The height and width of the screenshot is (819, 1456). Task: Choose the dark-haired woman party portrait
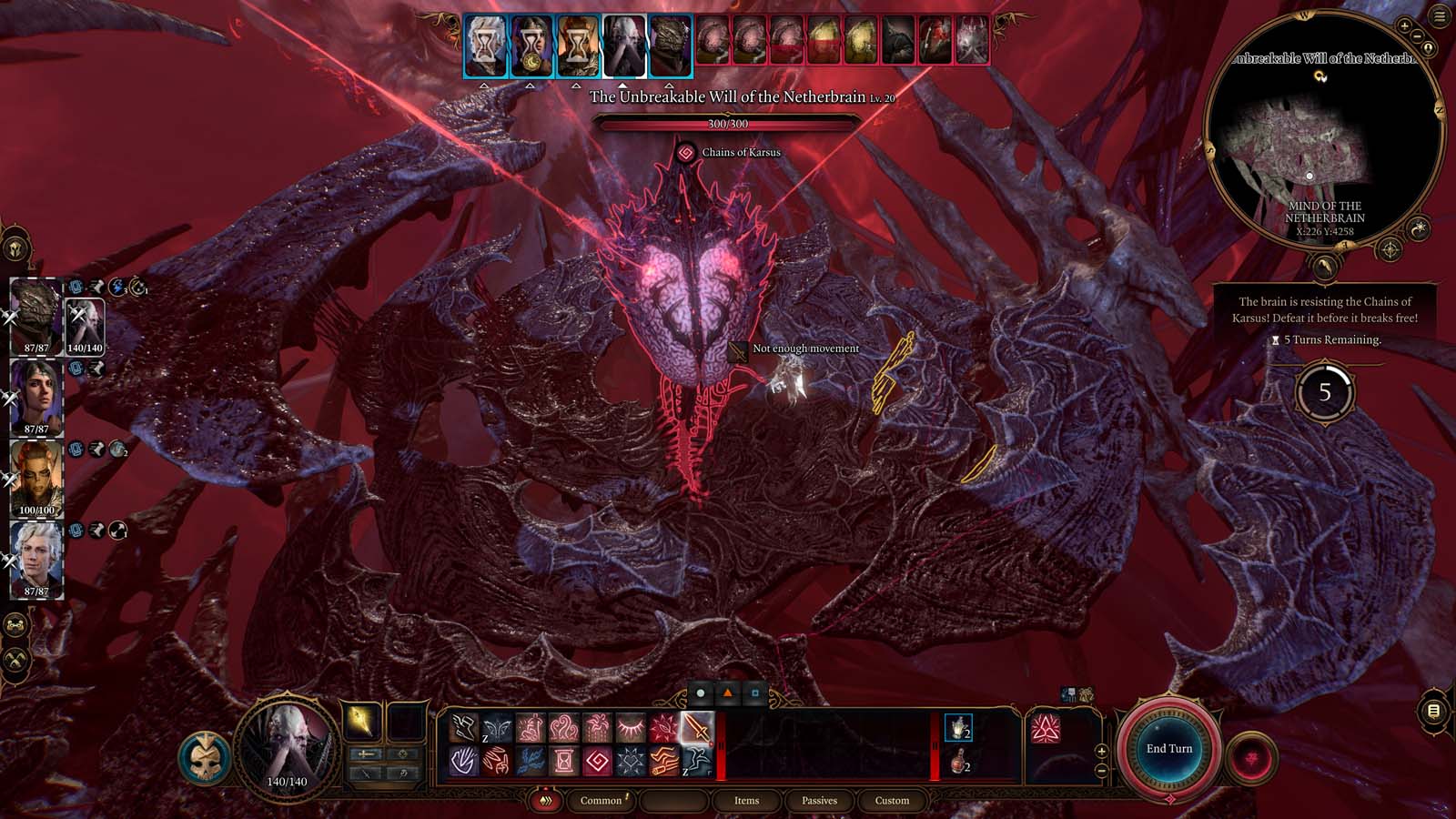tap(36, 398)
